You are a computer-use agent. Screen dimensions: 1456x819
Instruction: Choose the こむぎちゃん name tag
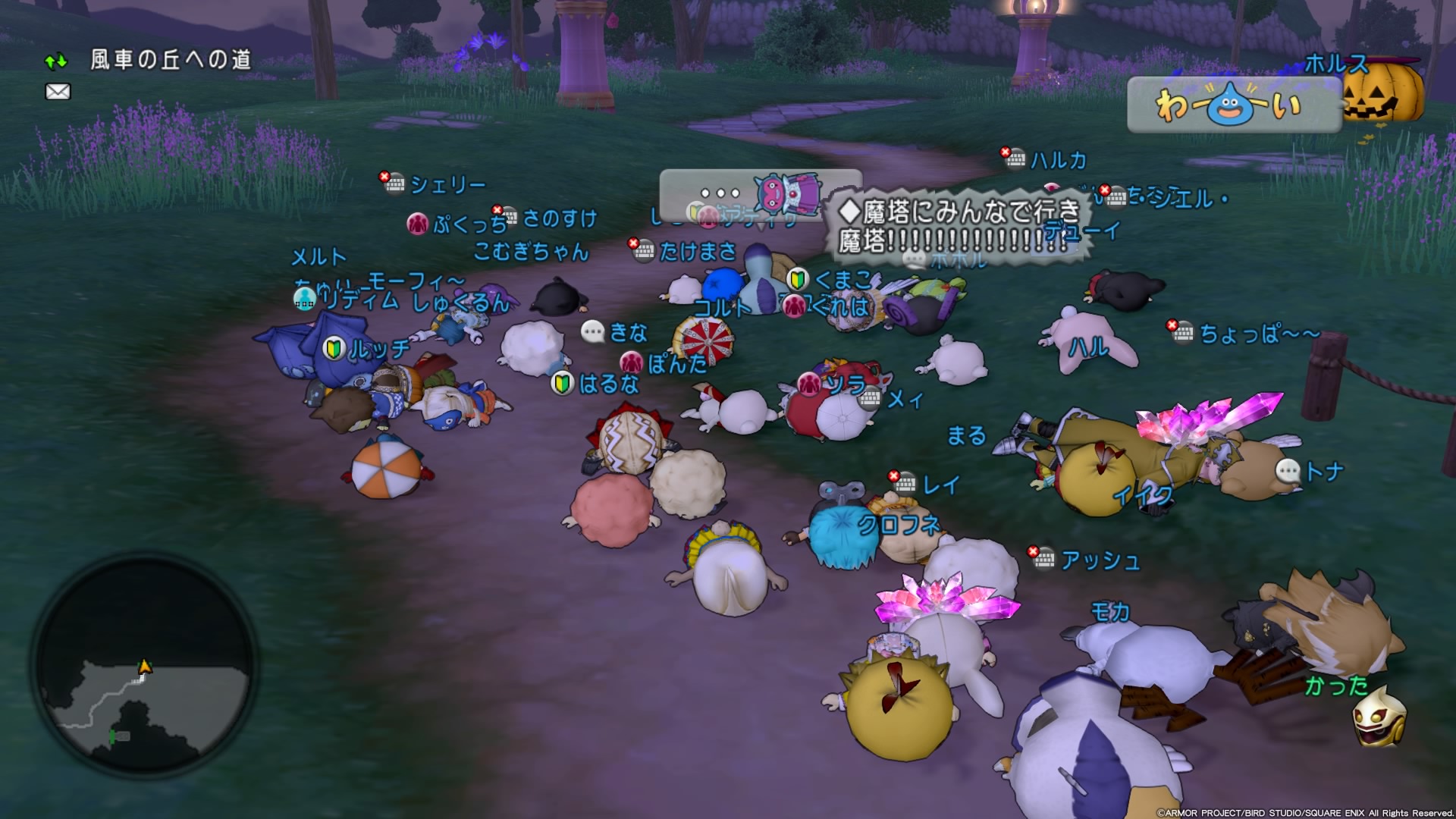coord(531,252)
